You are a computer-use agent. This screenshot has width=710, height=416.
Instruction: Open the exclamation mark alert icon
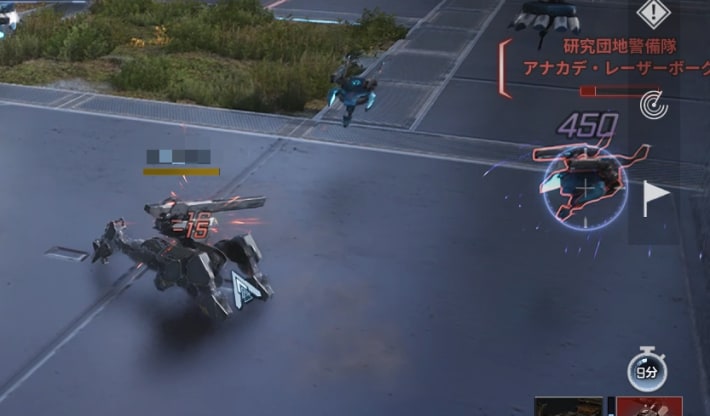[654, 14]
